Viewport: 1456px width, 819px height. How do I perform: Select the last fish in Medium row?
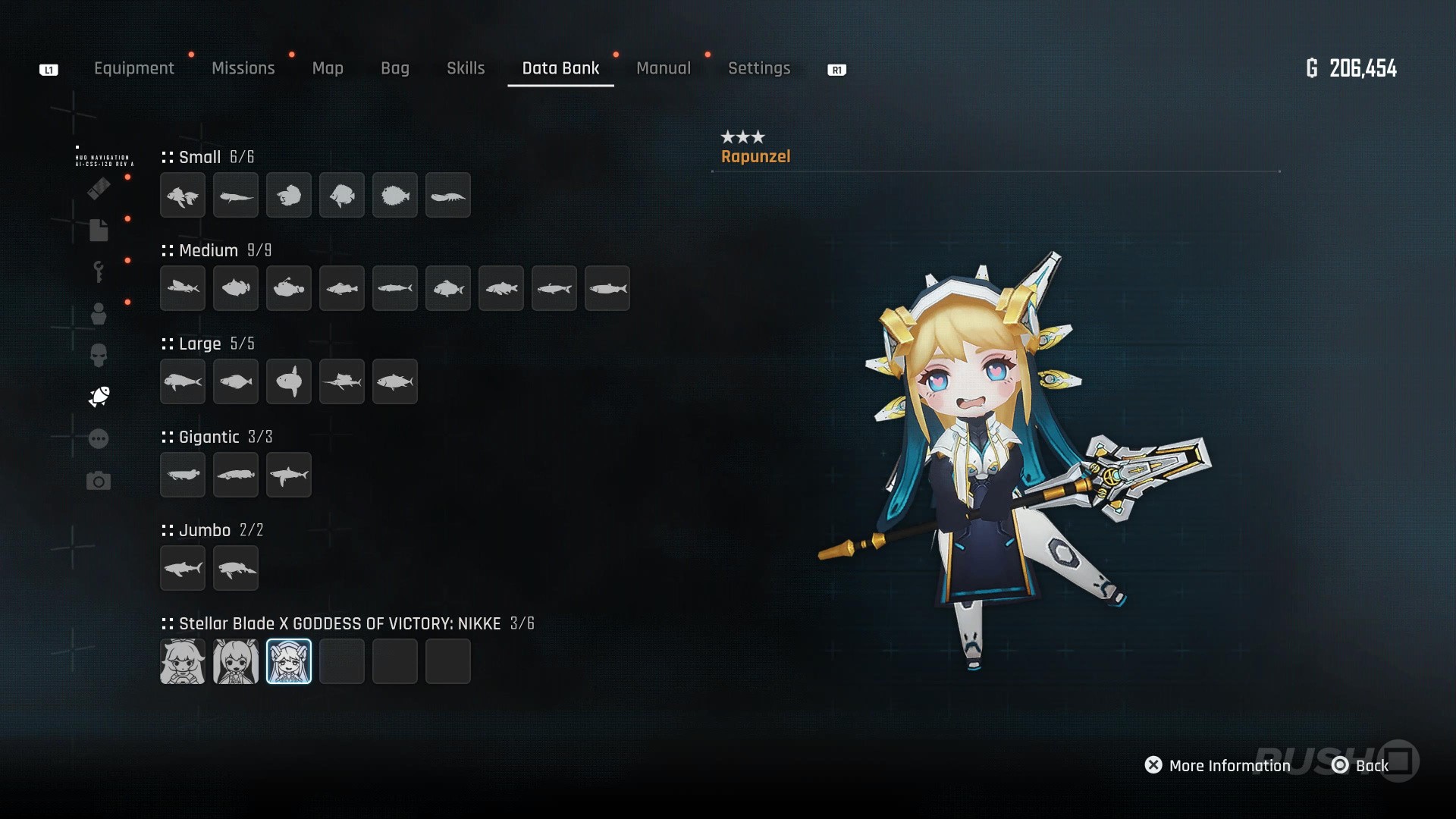[x=607, y=288]
